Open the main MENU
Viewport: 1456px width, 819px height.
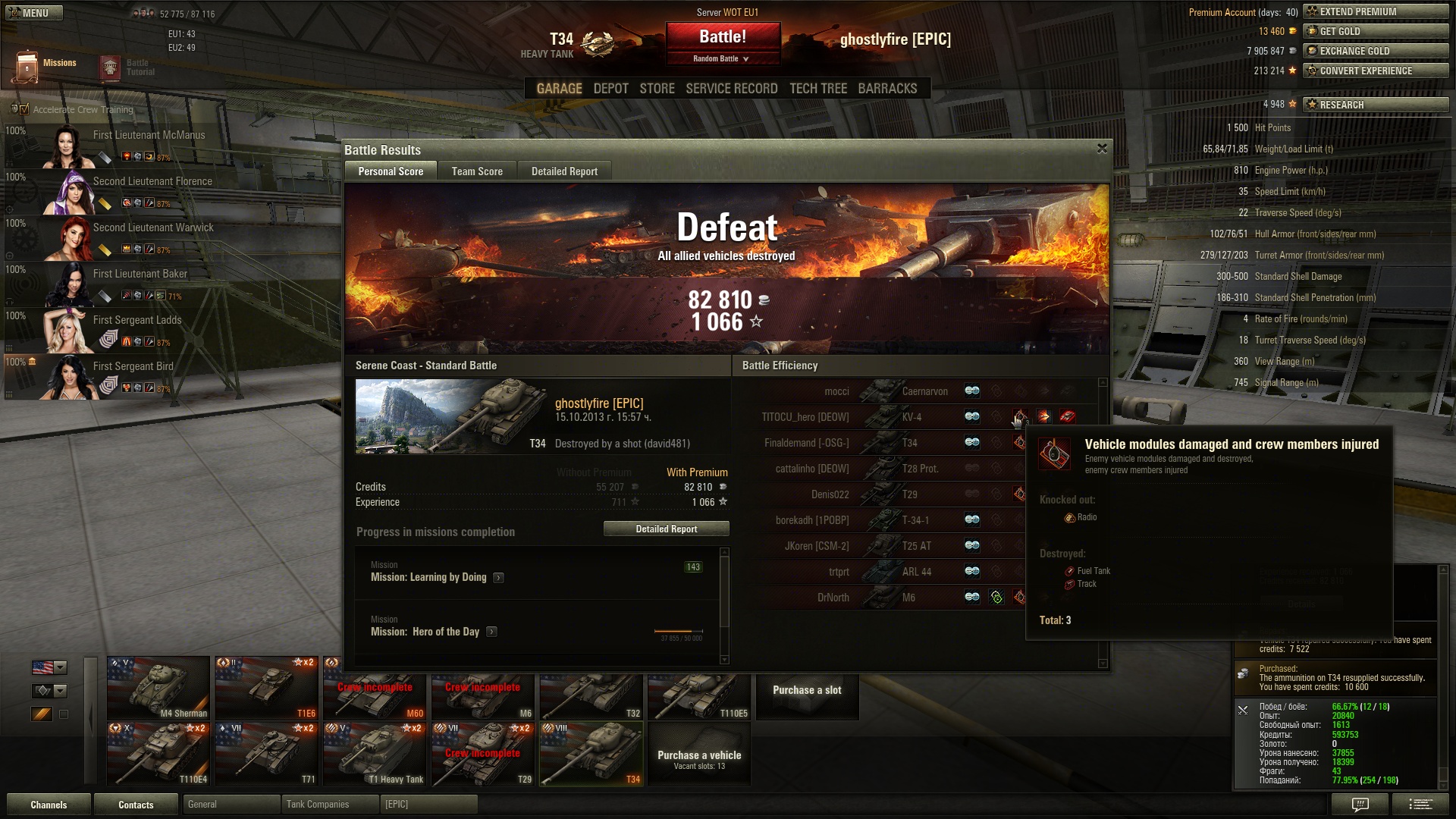[x=33, y=13]
